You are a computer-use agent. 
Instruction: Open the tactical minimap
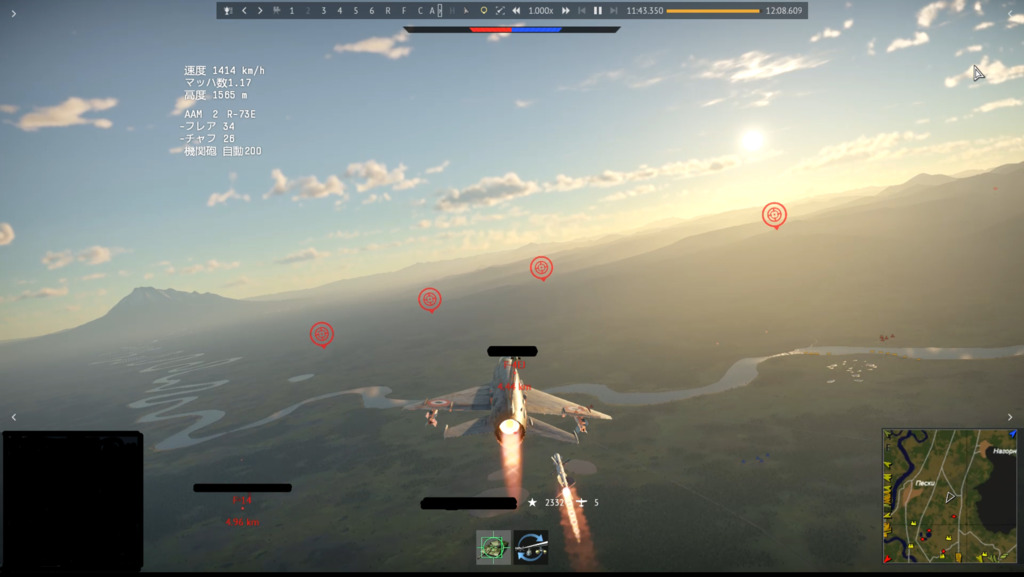[x=951, y=495]
